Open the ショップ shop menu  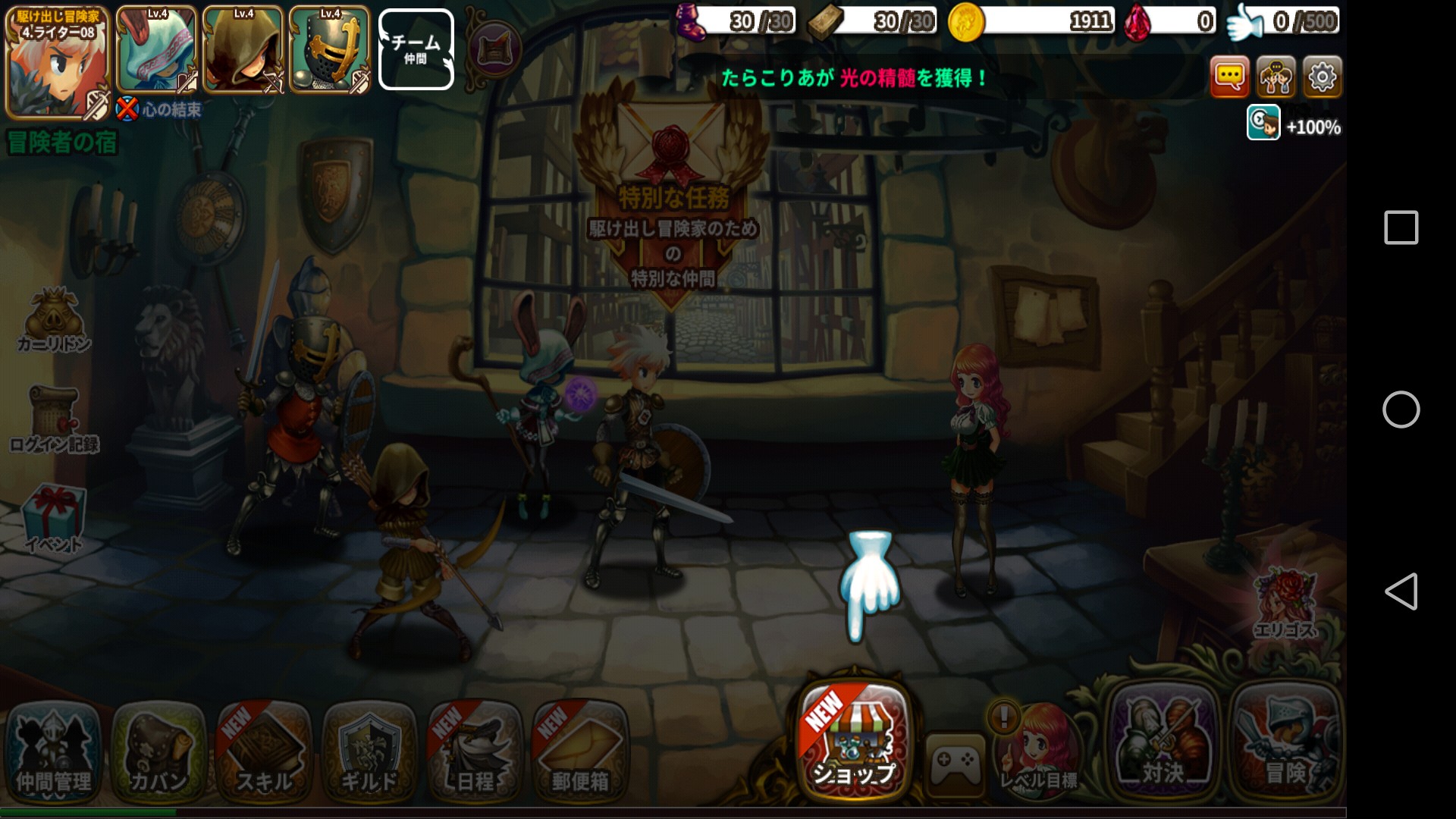pyautogui.click(x=854, y=741)
